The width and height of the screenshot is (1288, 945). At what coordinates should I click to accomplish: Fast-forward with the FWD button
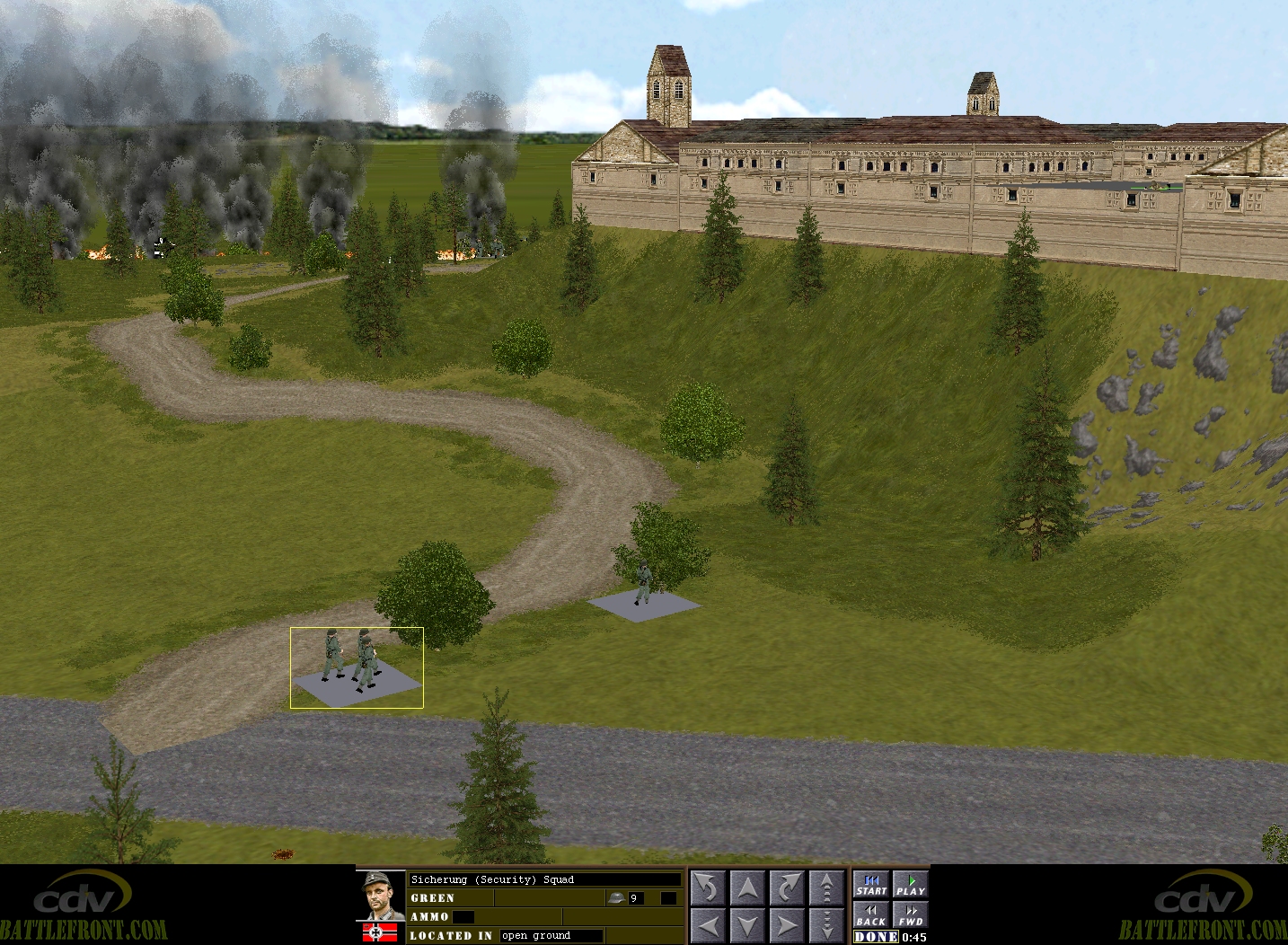pyautogui.click(x=910, y=915)
